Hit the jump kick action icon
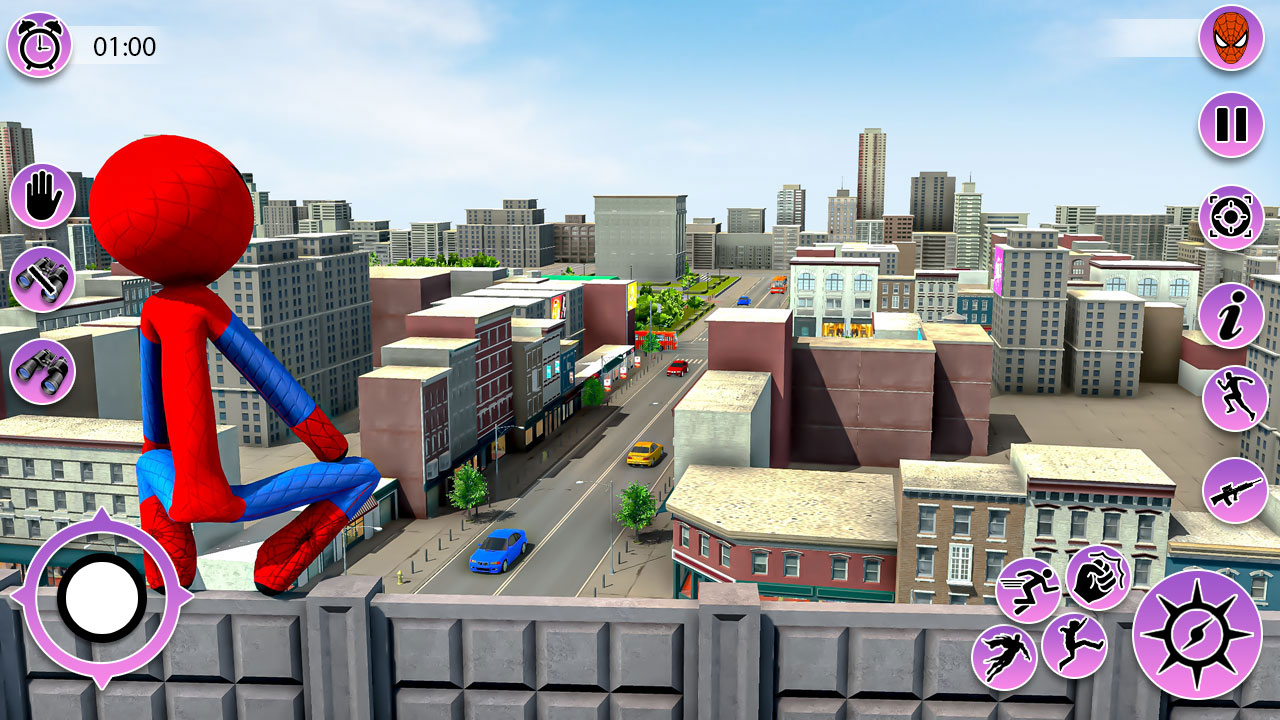 pos(1073,647)
